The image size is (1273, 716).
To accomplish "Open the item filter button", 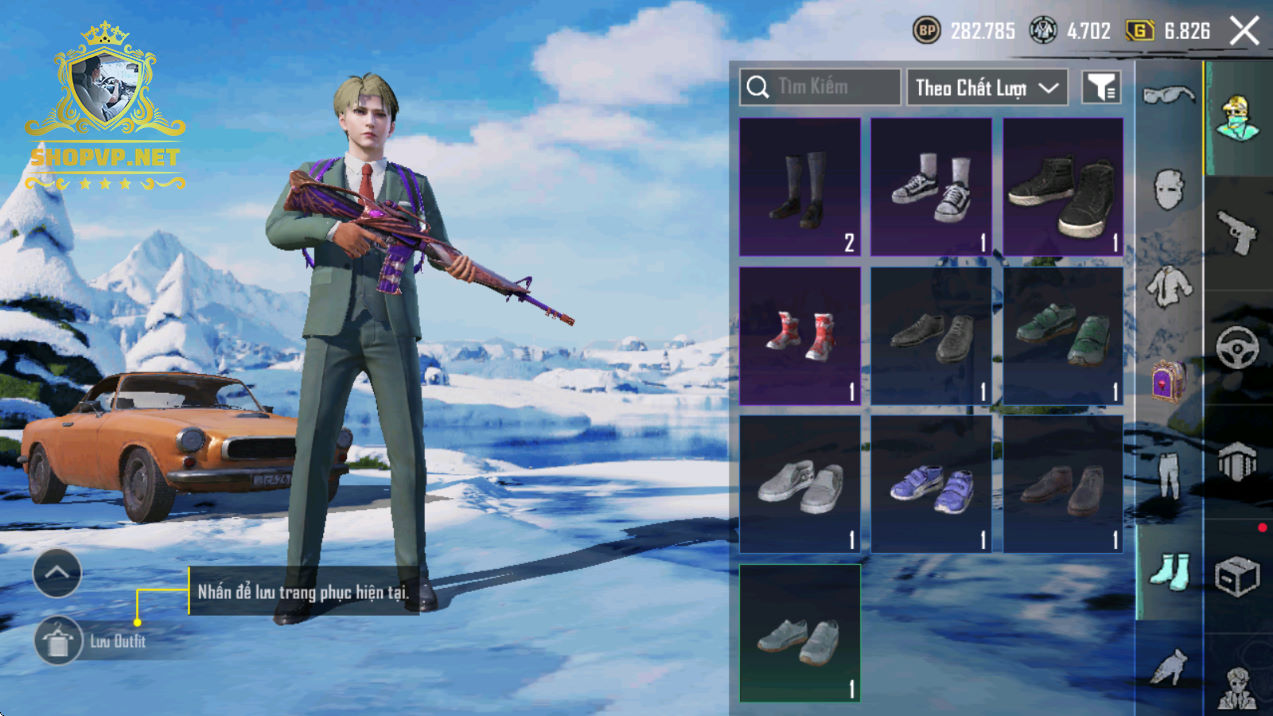I will 1101,87.
